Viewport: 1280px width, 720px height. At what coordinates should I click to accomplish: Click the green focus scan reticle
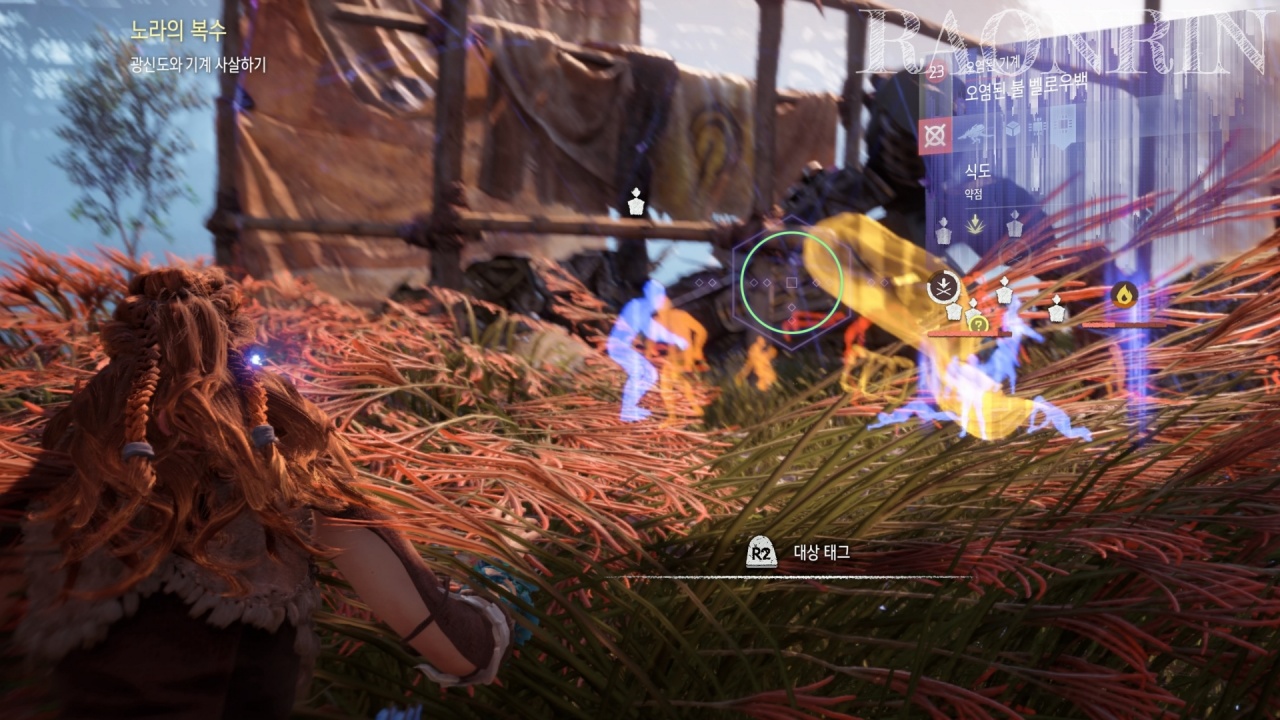click(x=790, y=282)
